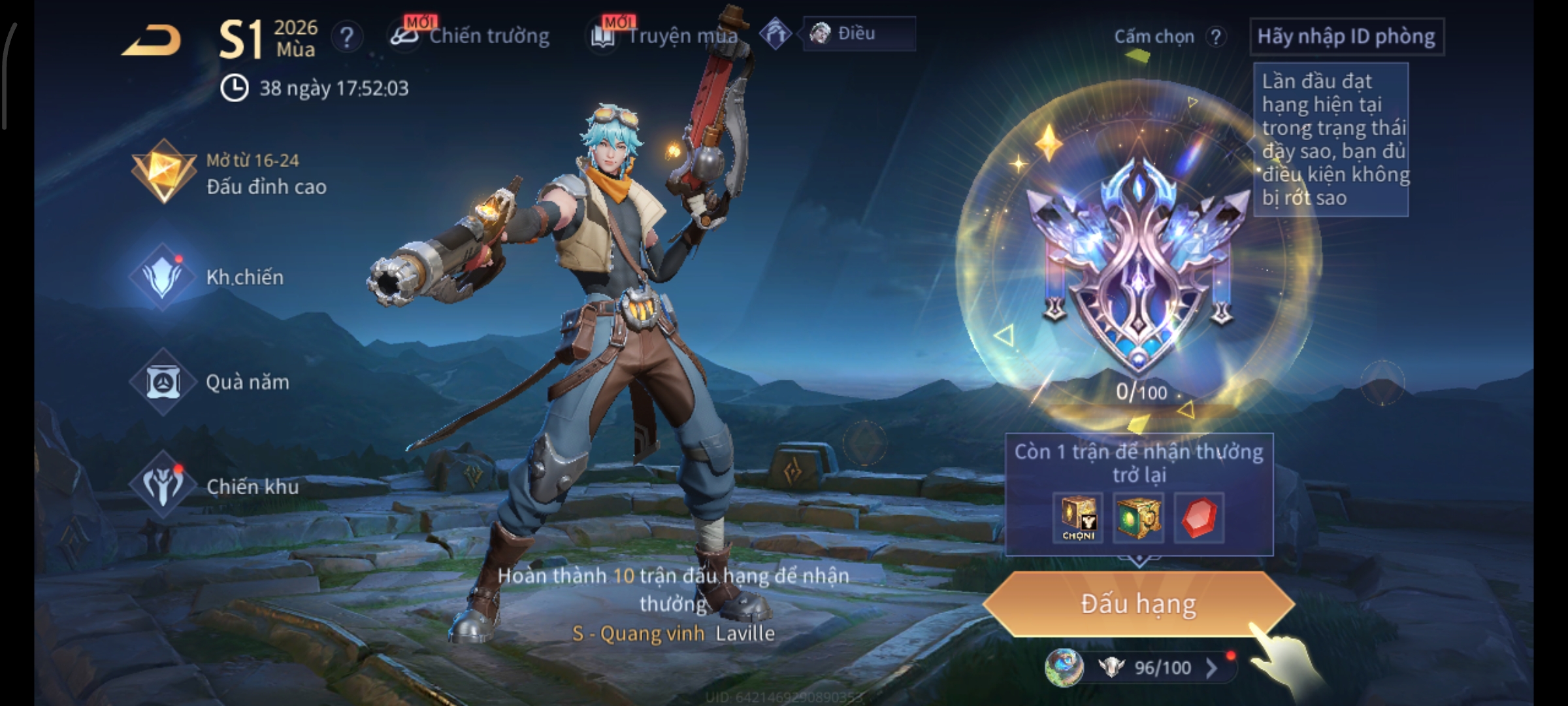This screenshot has height=706, width=1568.
Task: Show Cấm chọn help info
Action: (1216, 37)
